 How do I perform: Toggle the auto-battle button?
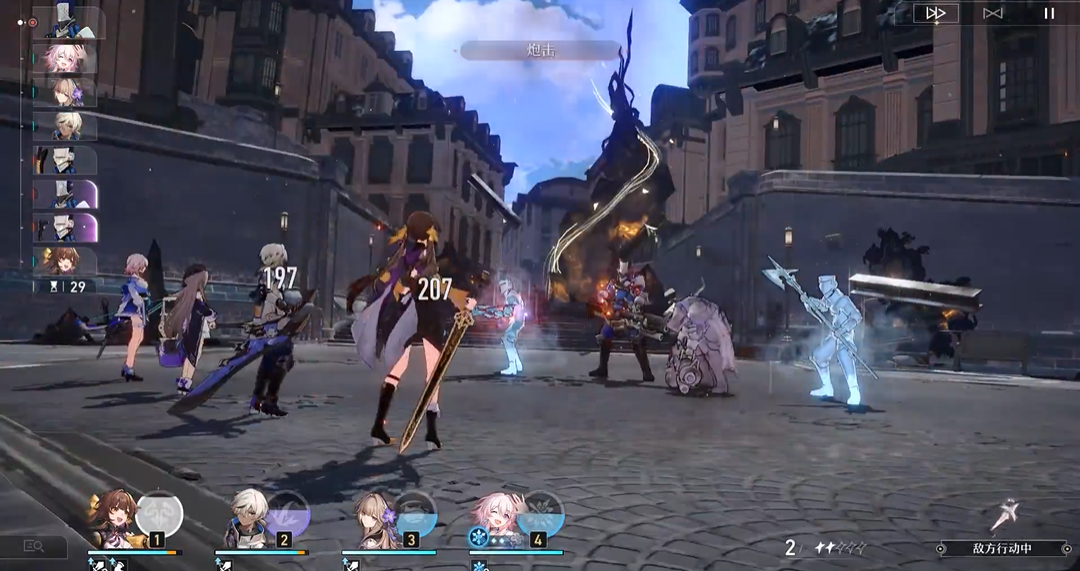tap(992, 13)
